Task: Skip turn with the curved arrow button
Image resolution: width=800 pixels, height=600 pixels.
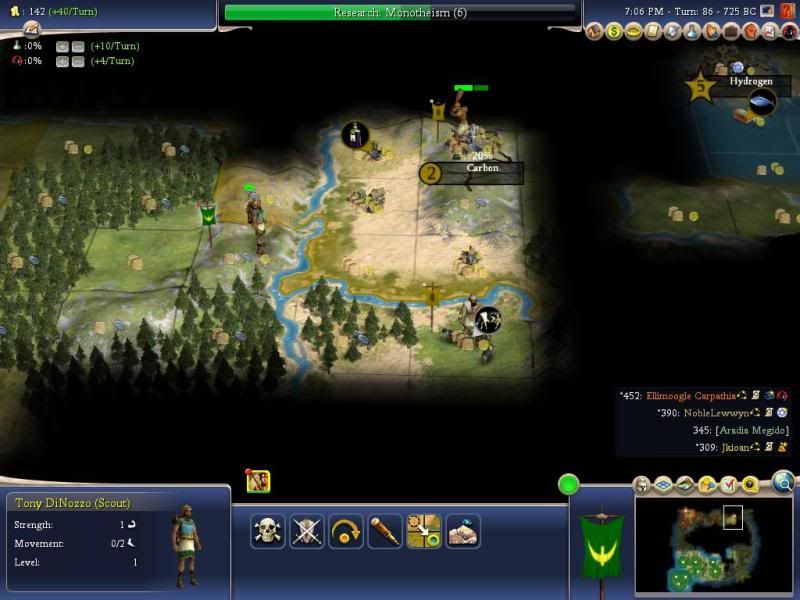Action: (x=346, y=531)
